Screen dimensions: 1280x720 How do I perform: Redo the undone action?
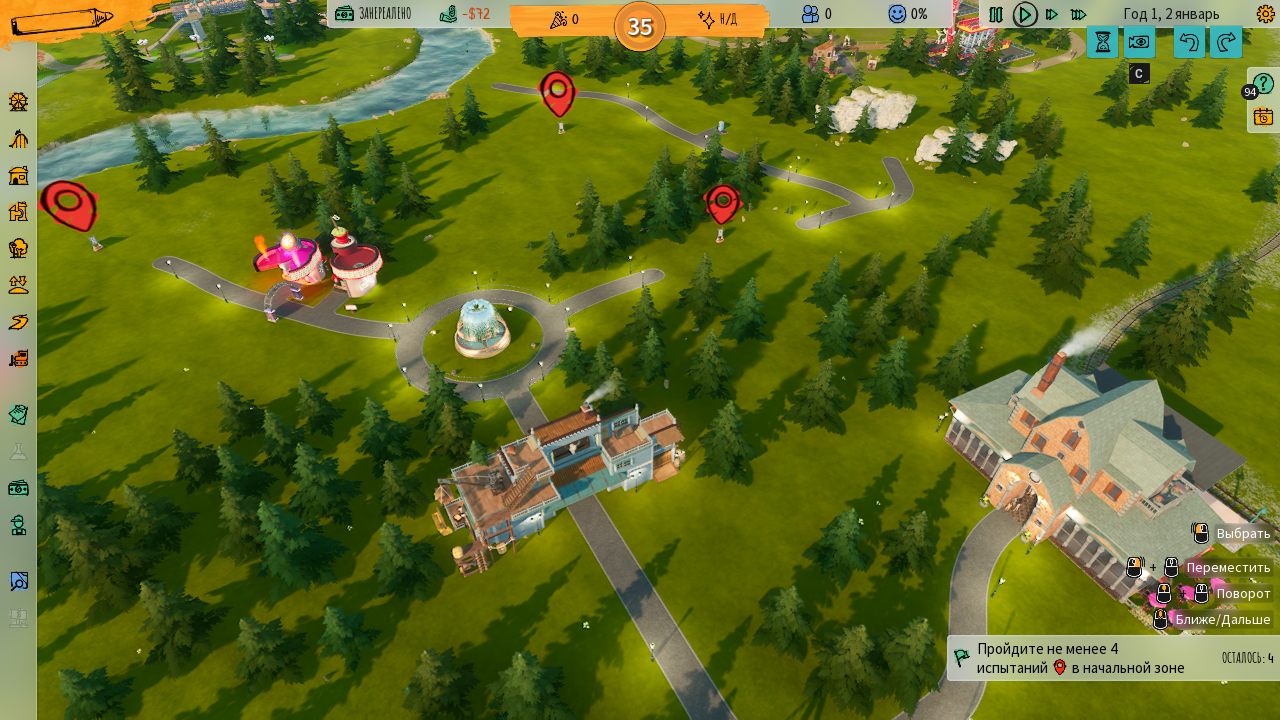[1226, 42]
